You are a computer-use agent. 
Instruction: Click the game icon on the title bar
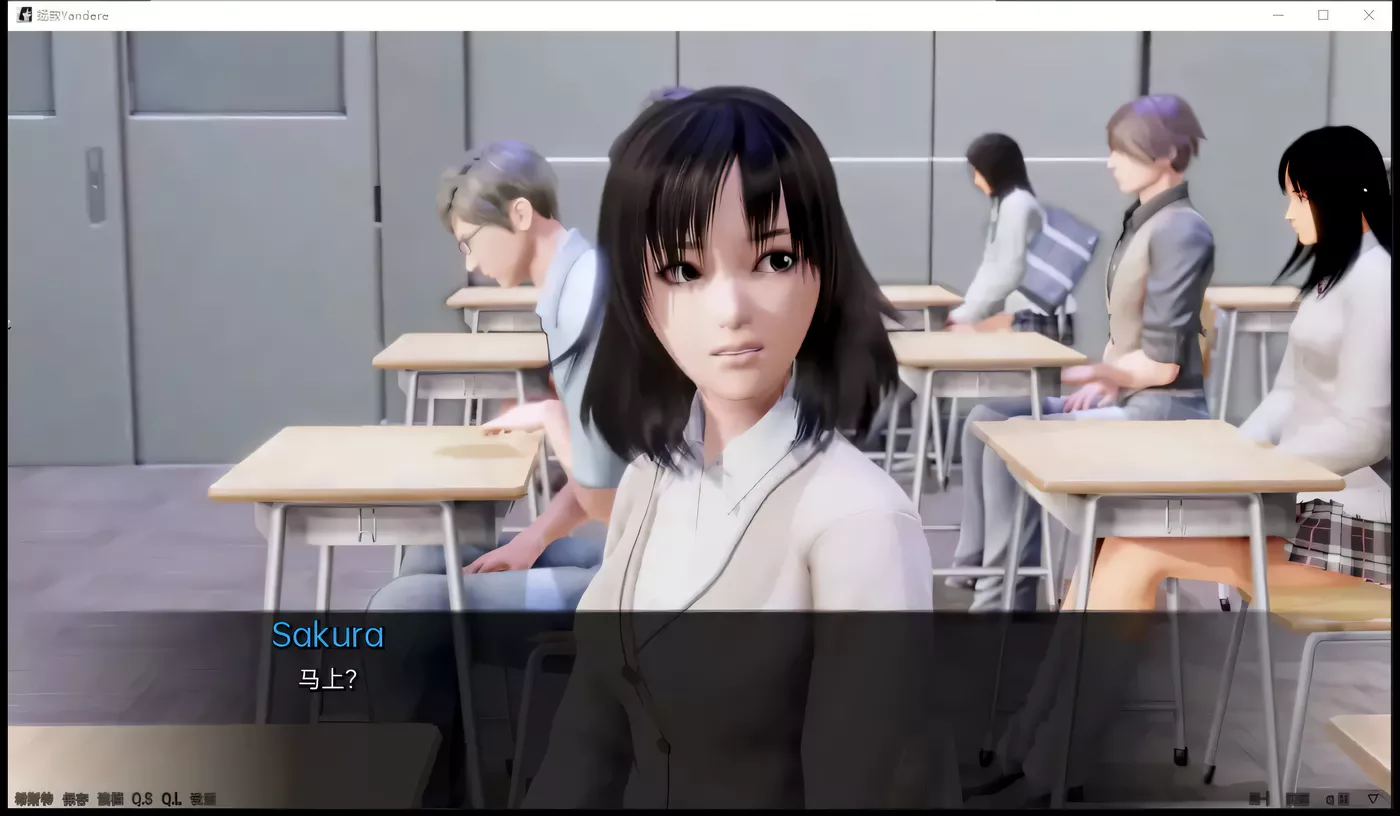coord(22,14)
